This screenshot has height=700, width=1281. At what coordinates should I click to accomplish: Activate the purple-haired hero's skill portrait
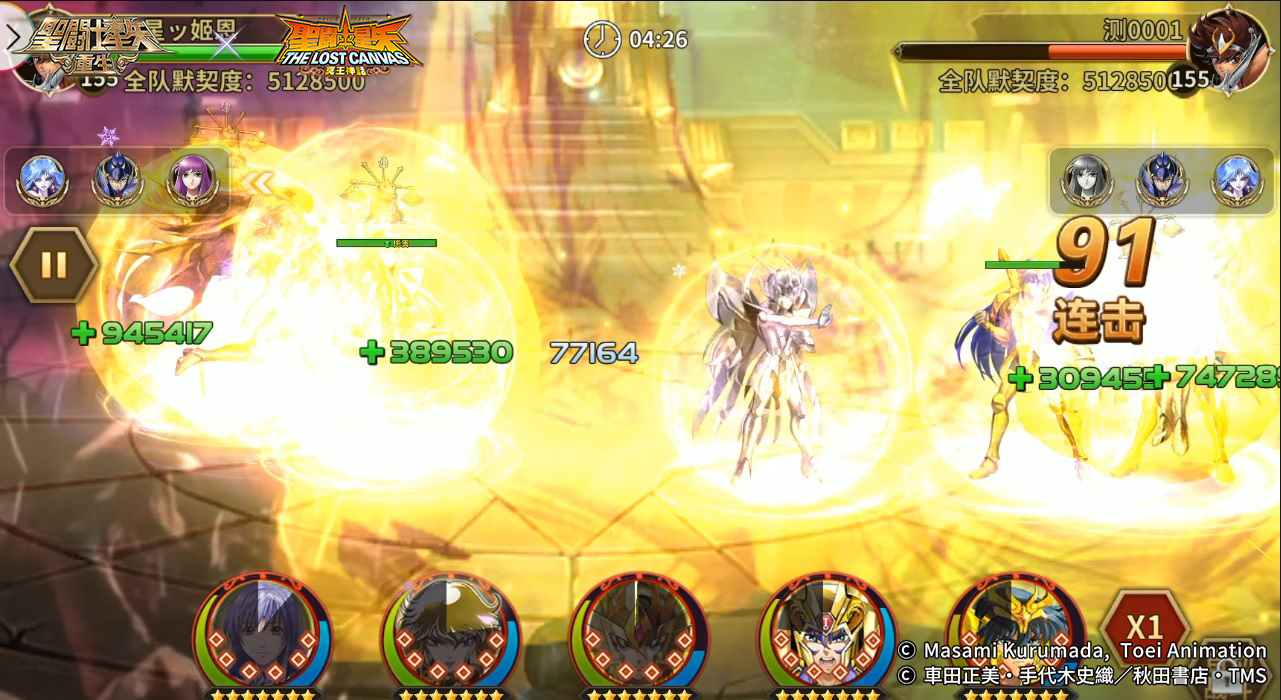(262, 631)
